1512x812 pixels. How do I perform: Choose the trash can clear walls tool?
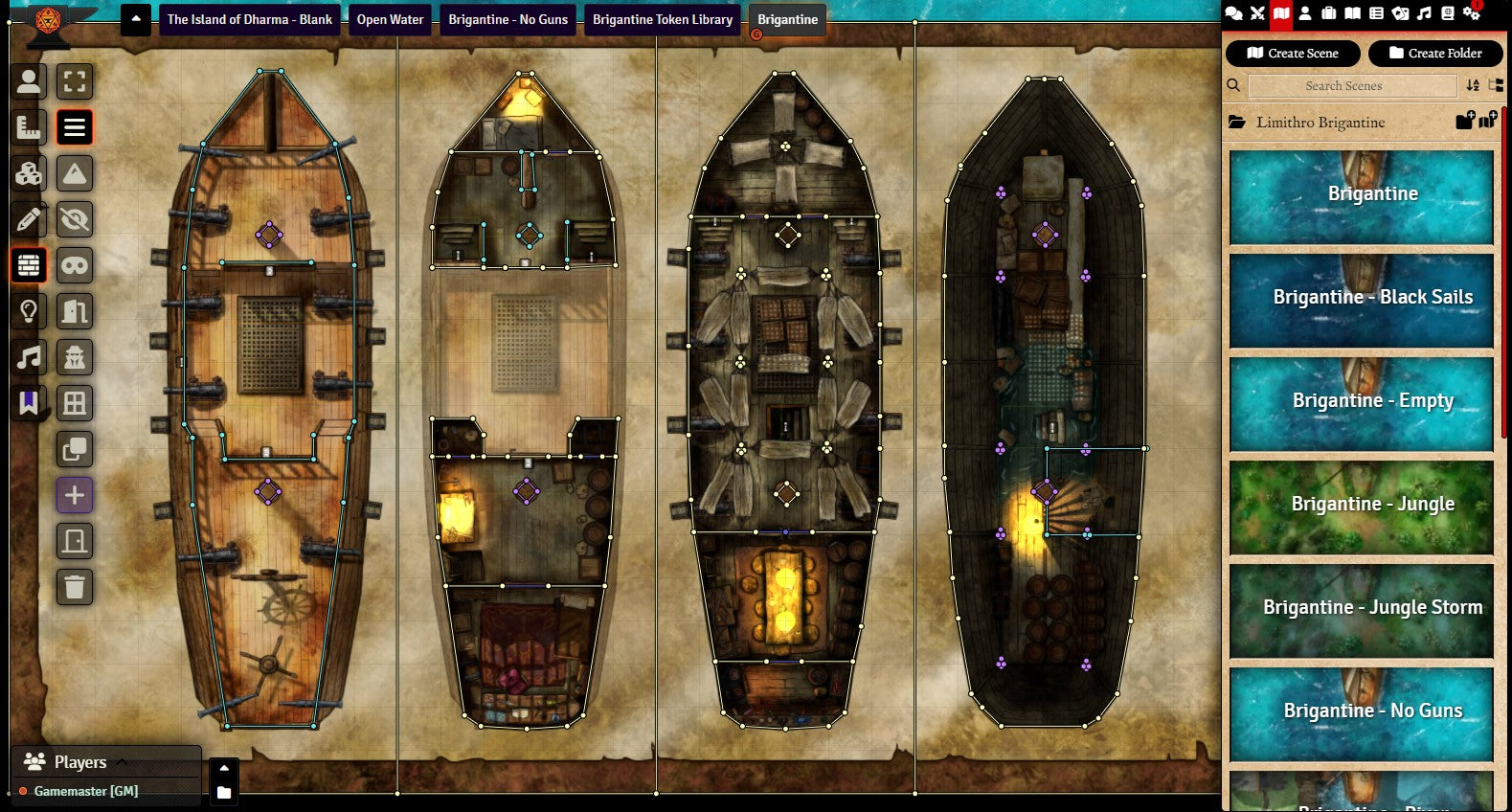tap(75, 587)
